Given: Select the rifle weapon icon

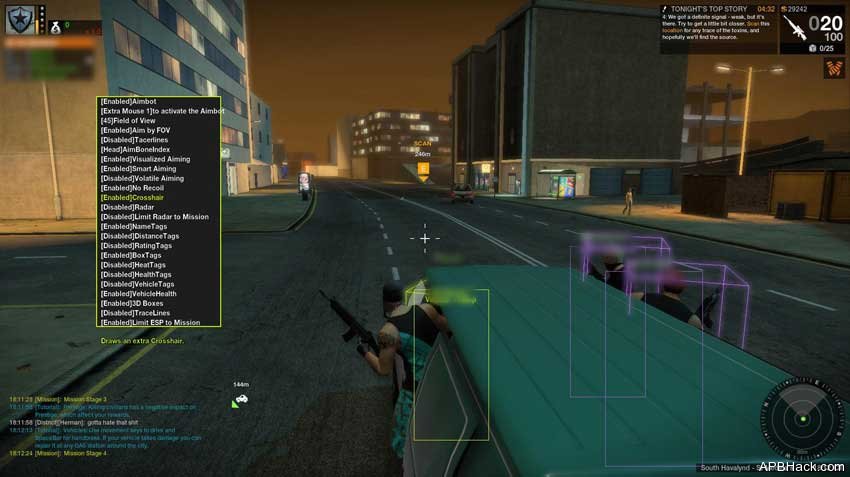Looking at the screenshot, I should 795,28.
